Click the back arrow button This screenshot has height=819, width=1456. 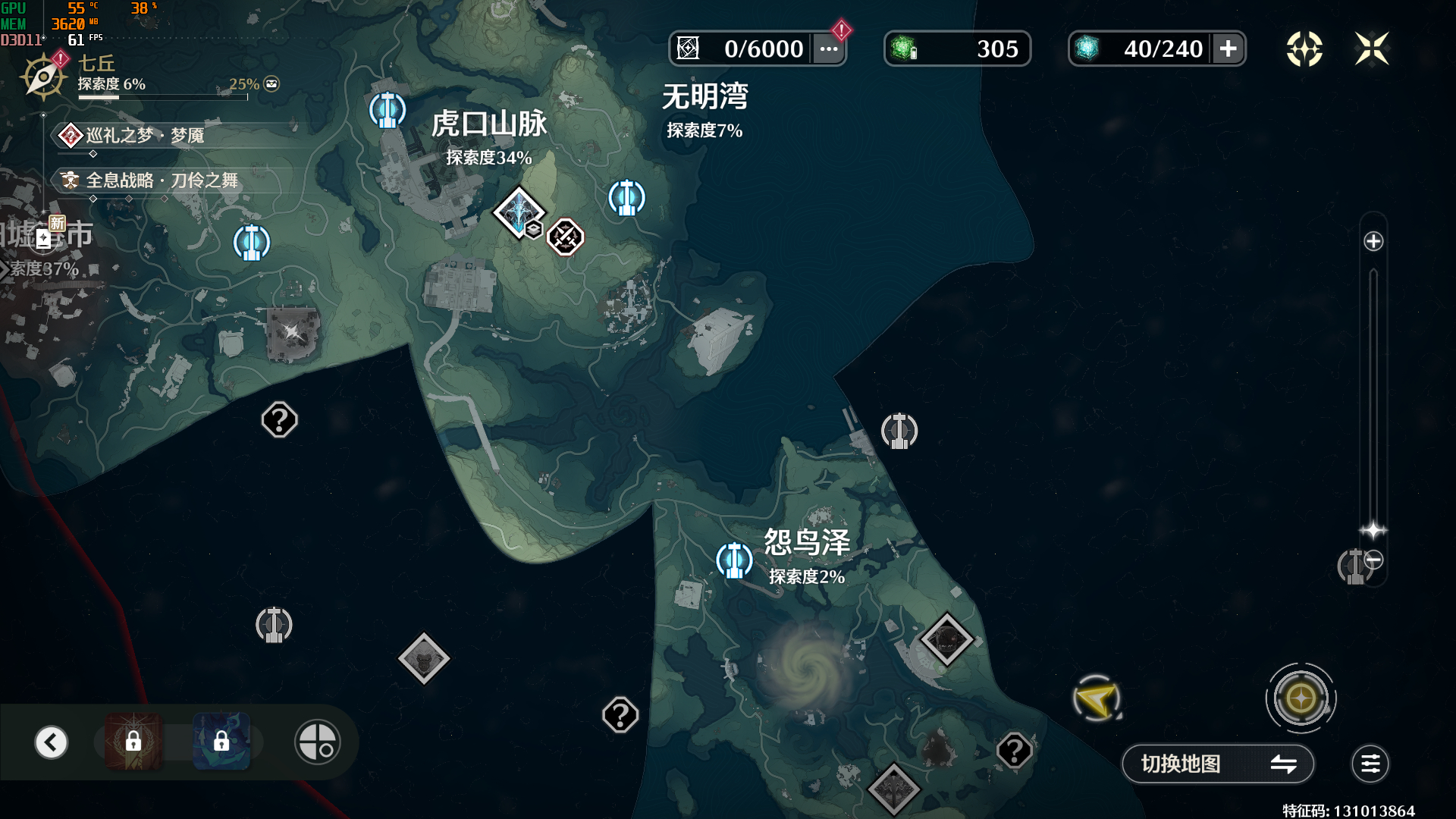pos(52,742)
